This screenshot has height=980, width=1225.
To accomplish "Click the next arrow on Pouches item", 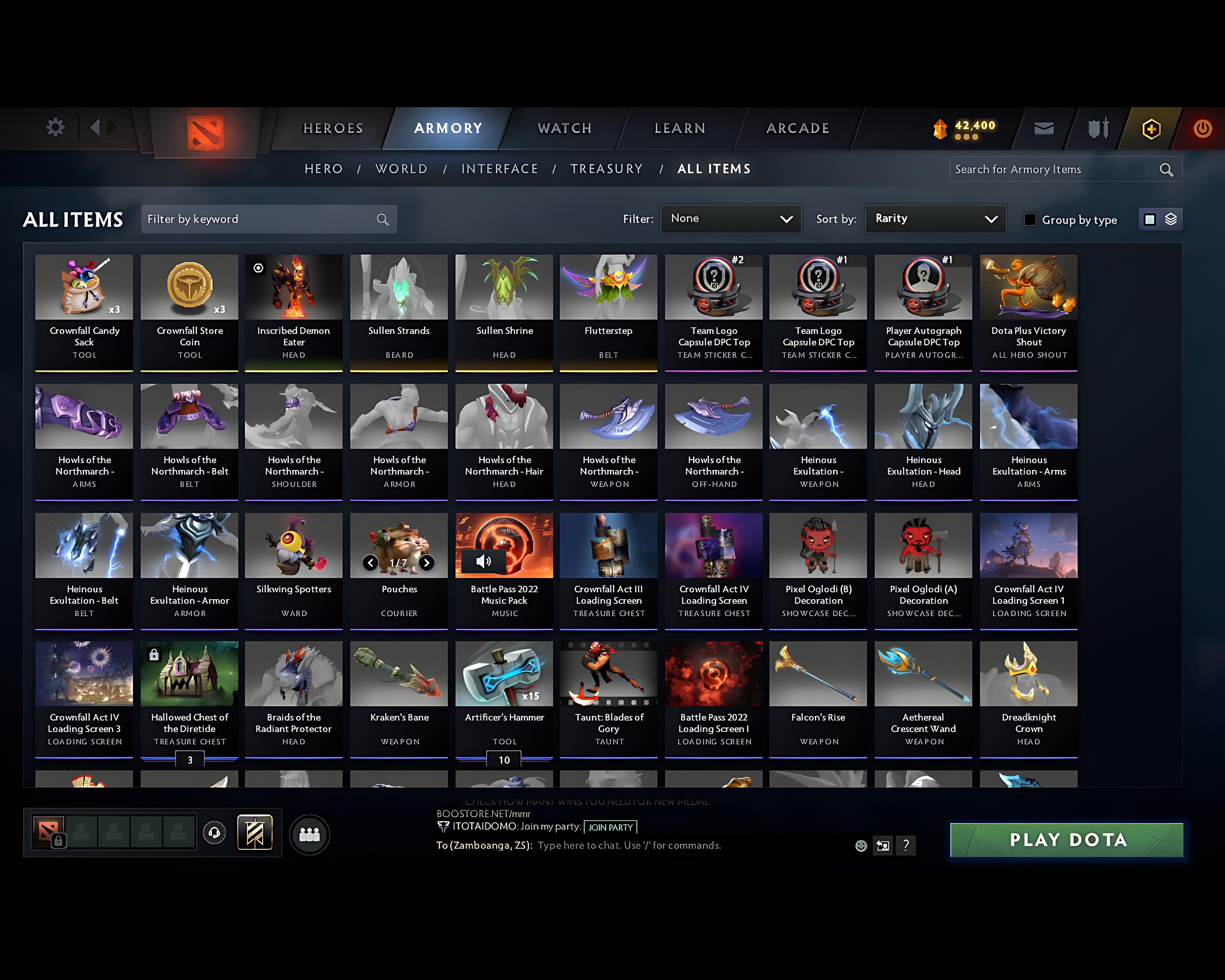I will click(427, 563).
